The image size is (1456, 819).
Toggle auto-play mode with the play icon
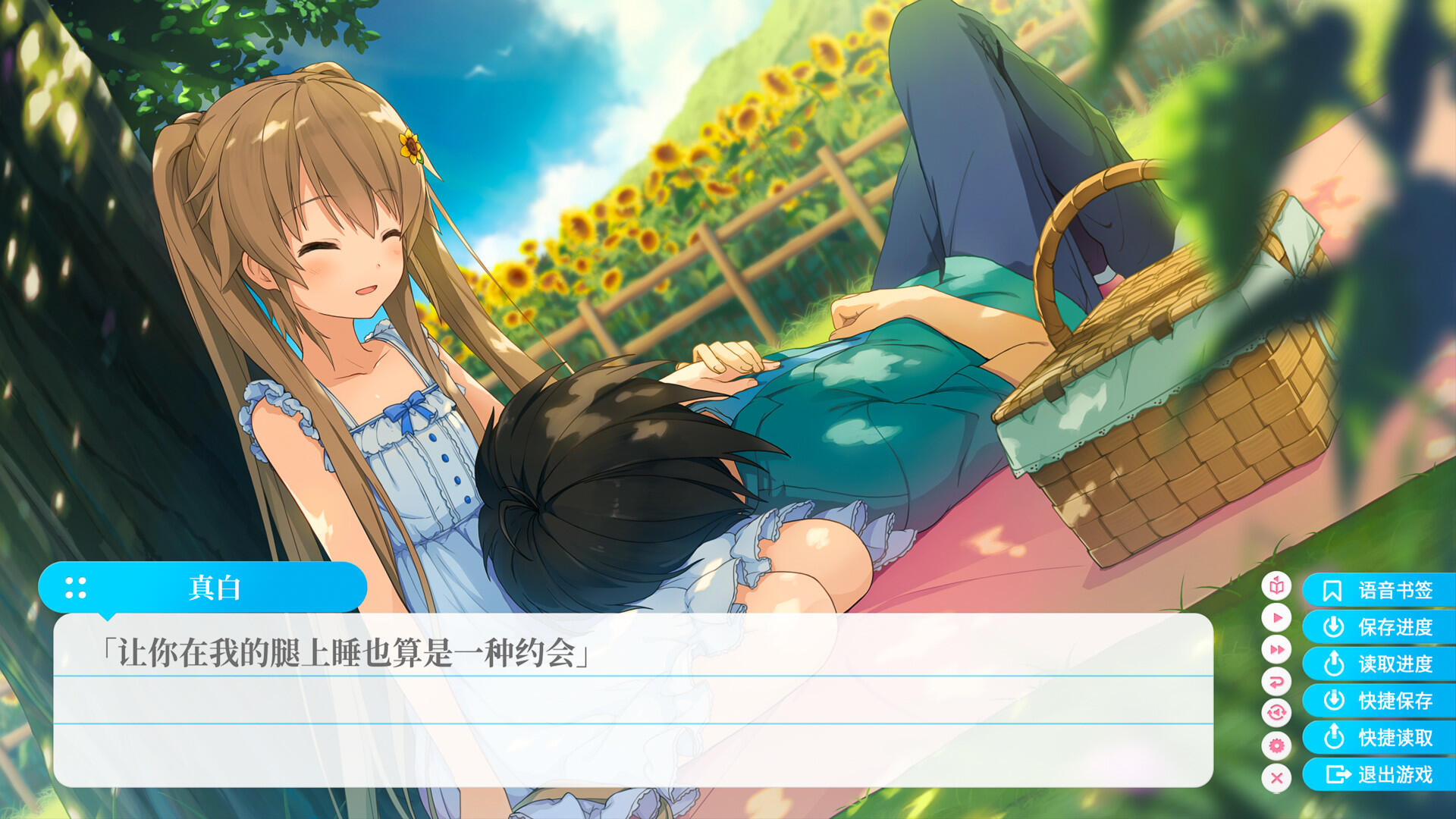point(1277,618)
